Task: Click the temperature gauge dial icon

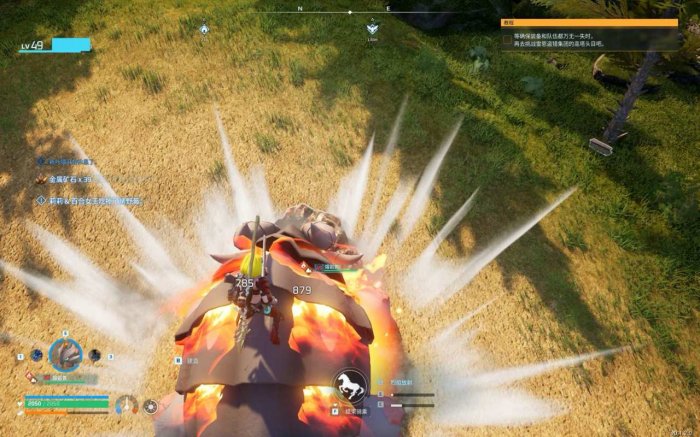Action: click(x=126, y=405)
